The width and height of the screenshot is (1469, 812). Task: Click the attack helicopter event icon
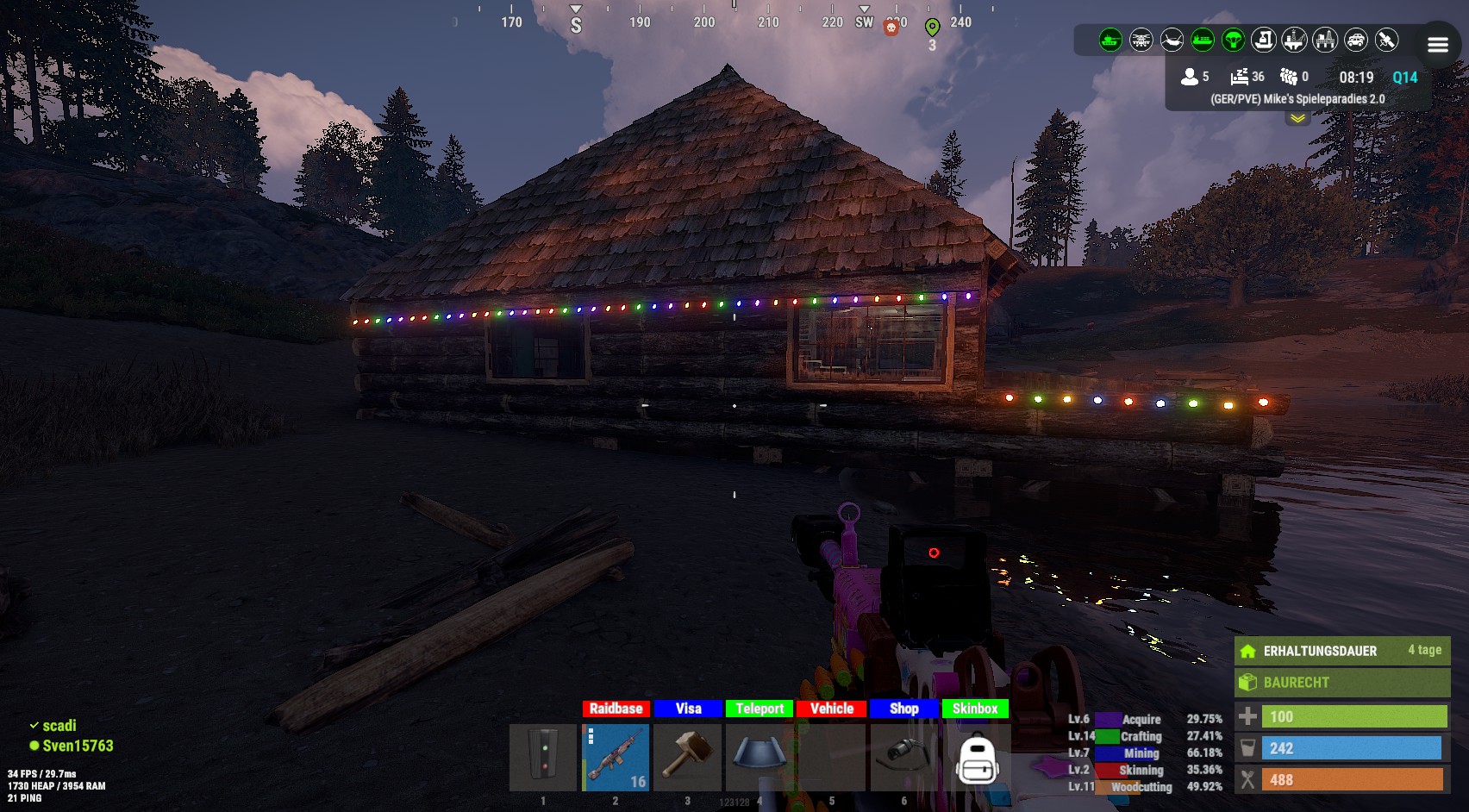pyautogui.click(x=1141, y=40)
